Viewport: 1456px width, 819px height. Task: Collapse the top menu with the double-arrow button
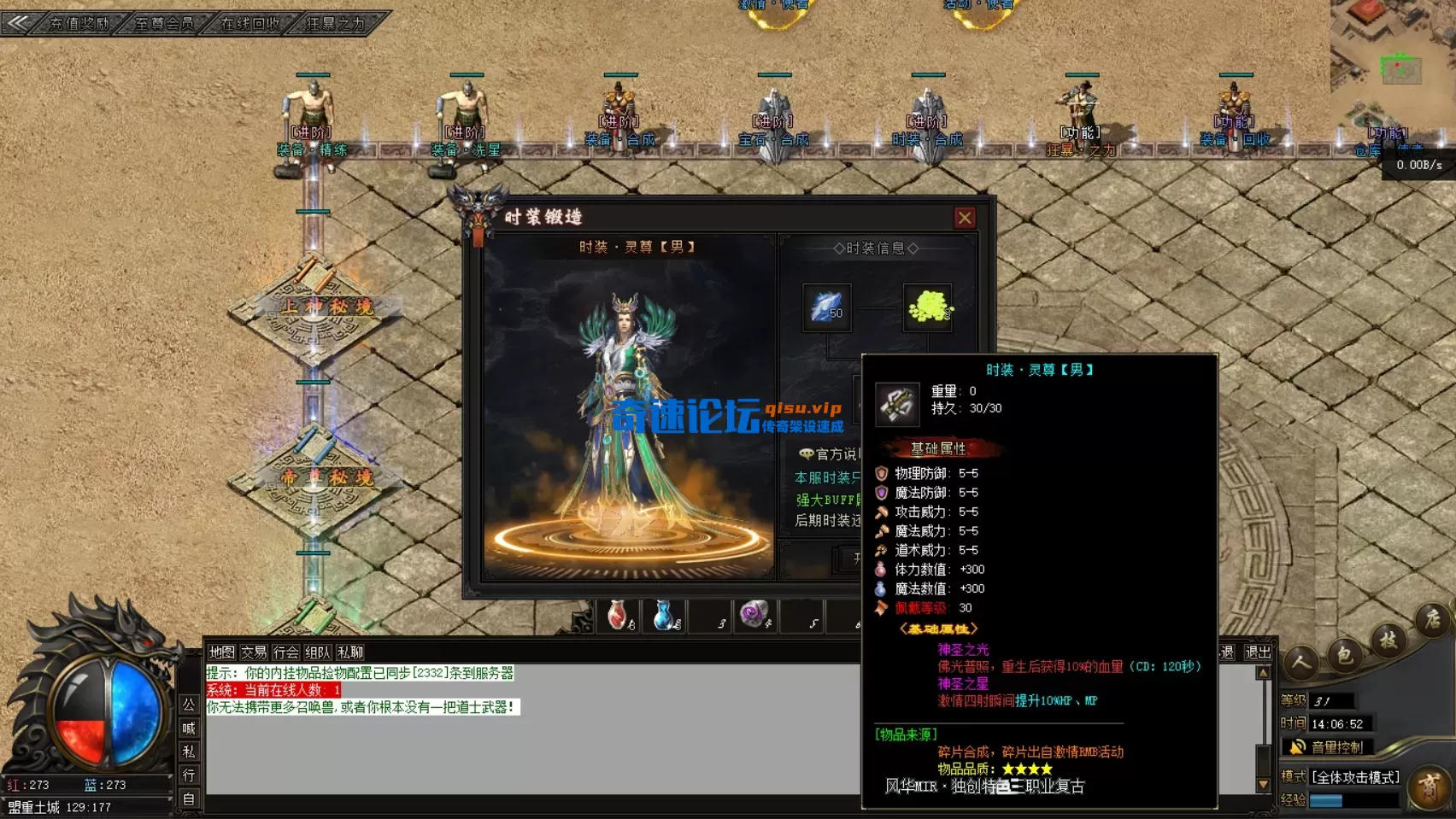click(16, 23)
